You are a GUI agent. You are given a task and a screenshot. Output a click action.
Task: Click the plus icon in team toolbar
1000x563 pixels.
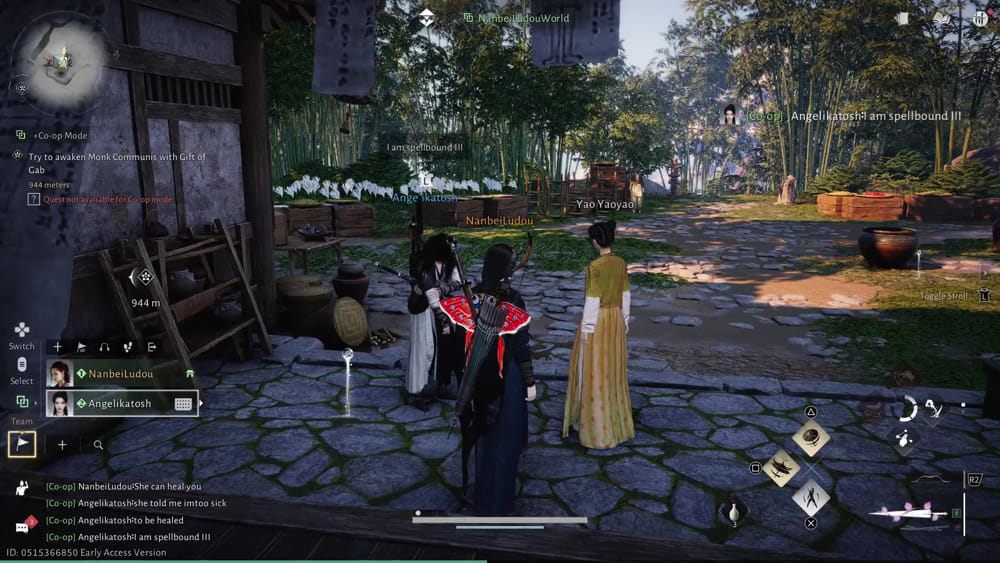click(x=58, y=347)
